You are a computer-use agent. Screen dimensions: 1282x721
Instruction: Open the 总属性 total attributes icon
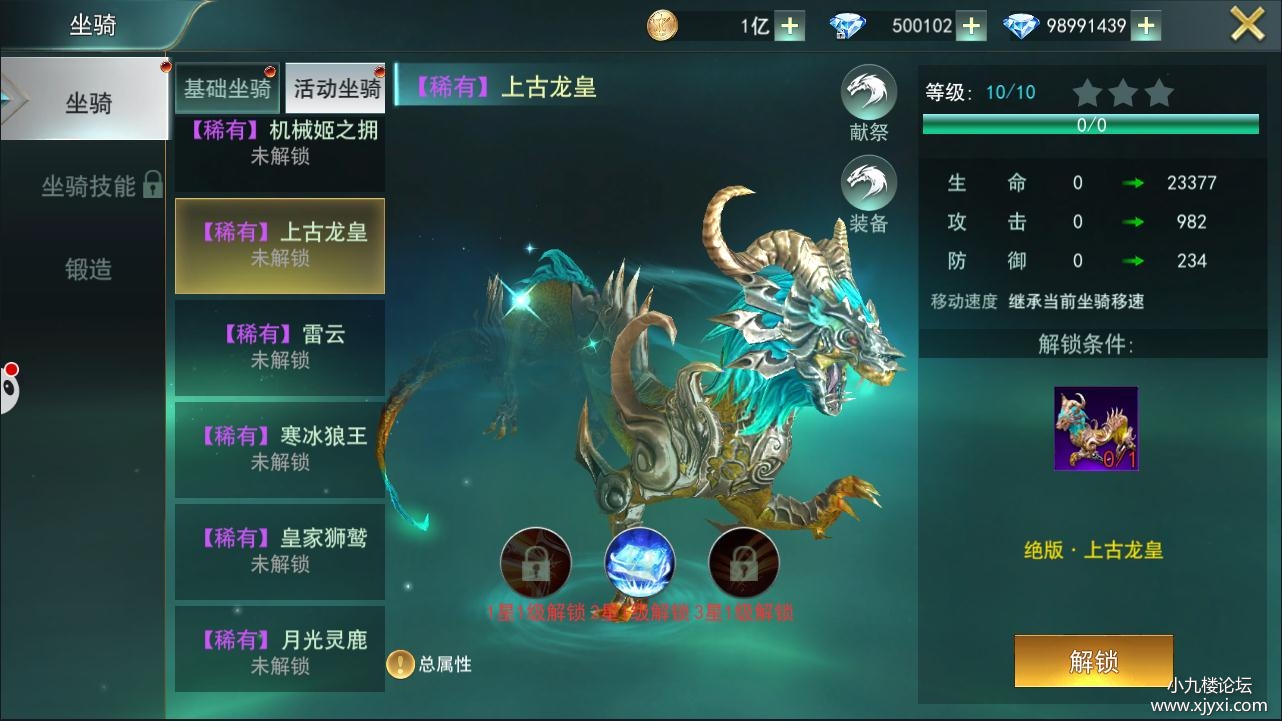click(400, 664)
